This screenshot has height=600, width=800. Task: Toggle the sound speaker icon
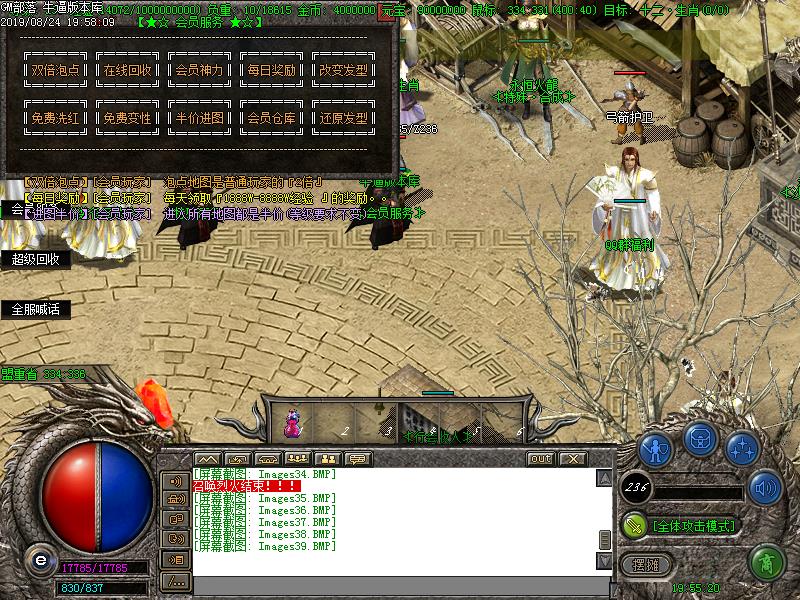(766, 488)
